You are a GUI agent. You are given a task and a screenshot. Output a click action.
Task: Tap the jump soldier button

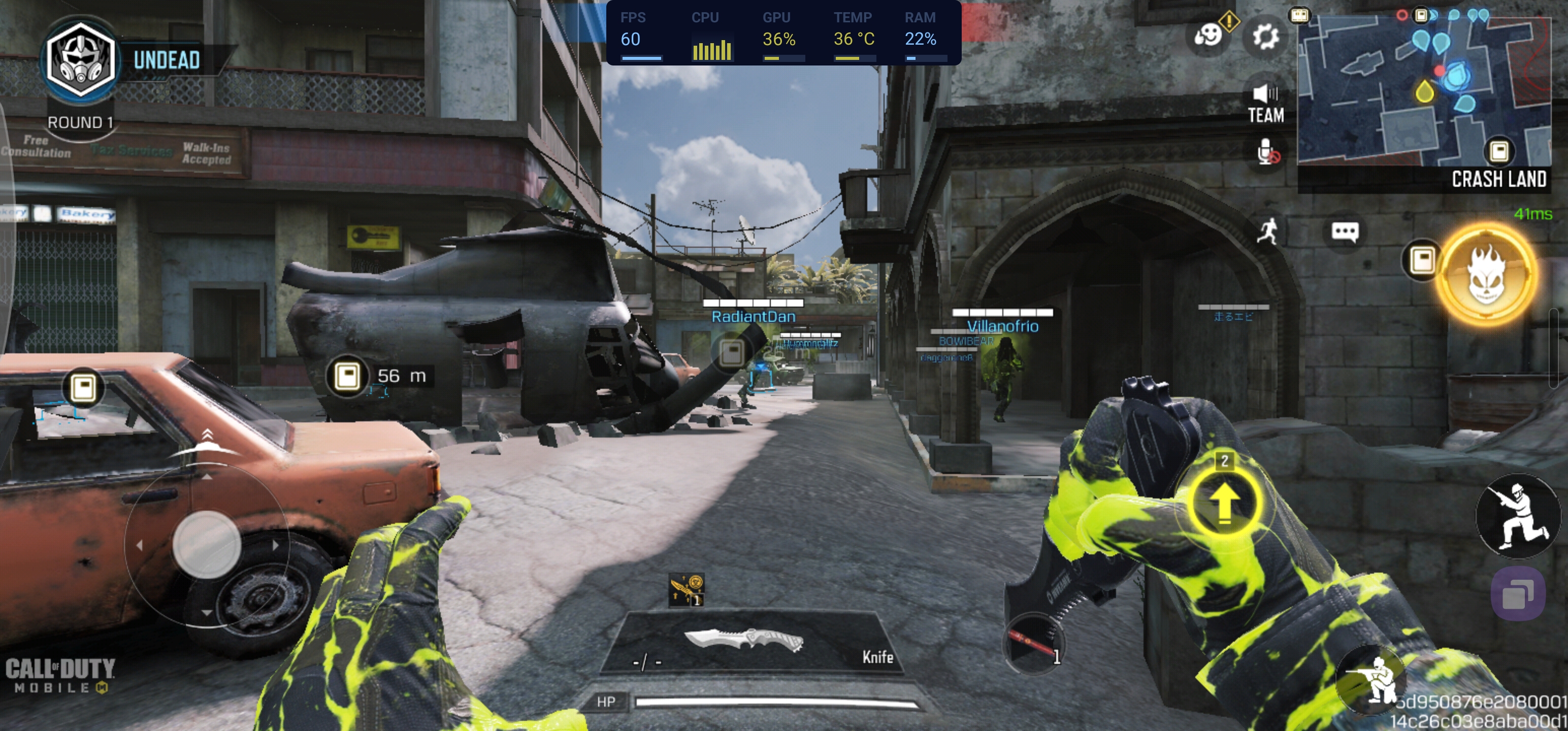tap(1518, 516)
